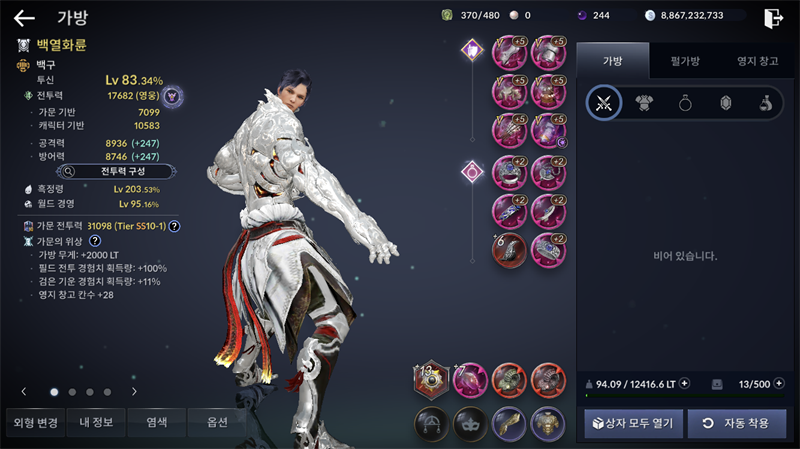This screenshot has width=800, height=449.
Task: Show the ring accessory category
Action: (685, 102)
